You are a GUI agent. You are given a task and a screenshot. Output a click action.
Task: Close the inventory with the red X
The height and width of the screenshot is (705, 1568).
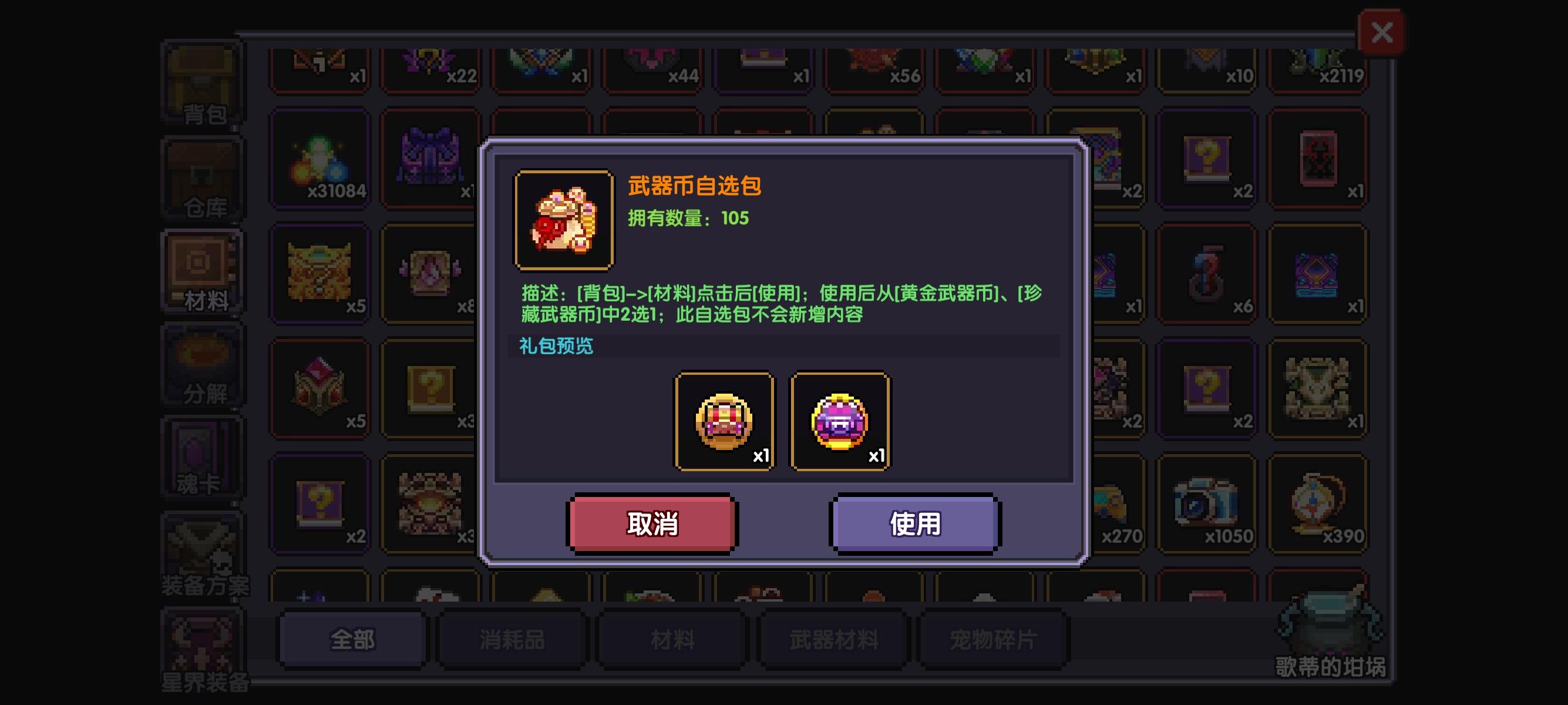[1382, 32]
